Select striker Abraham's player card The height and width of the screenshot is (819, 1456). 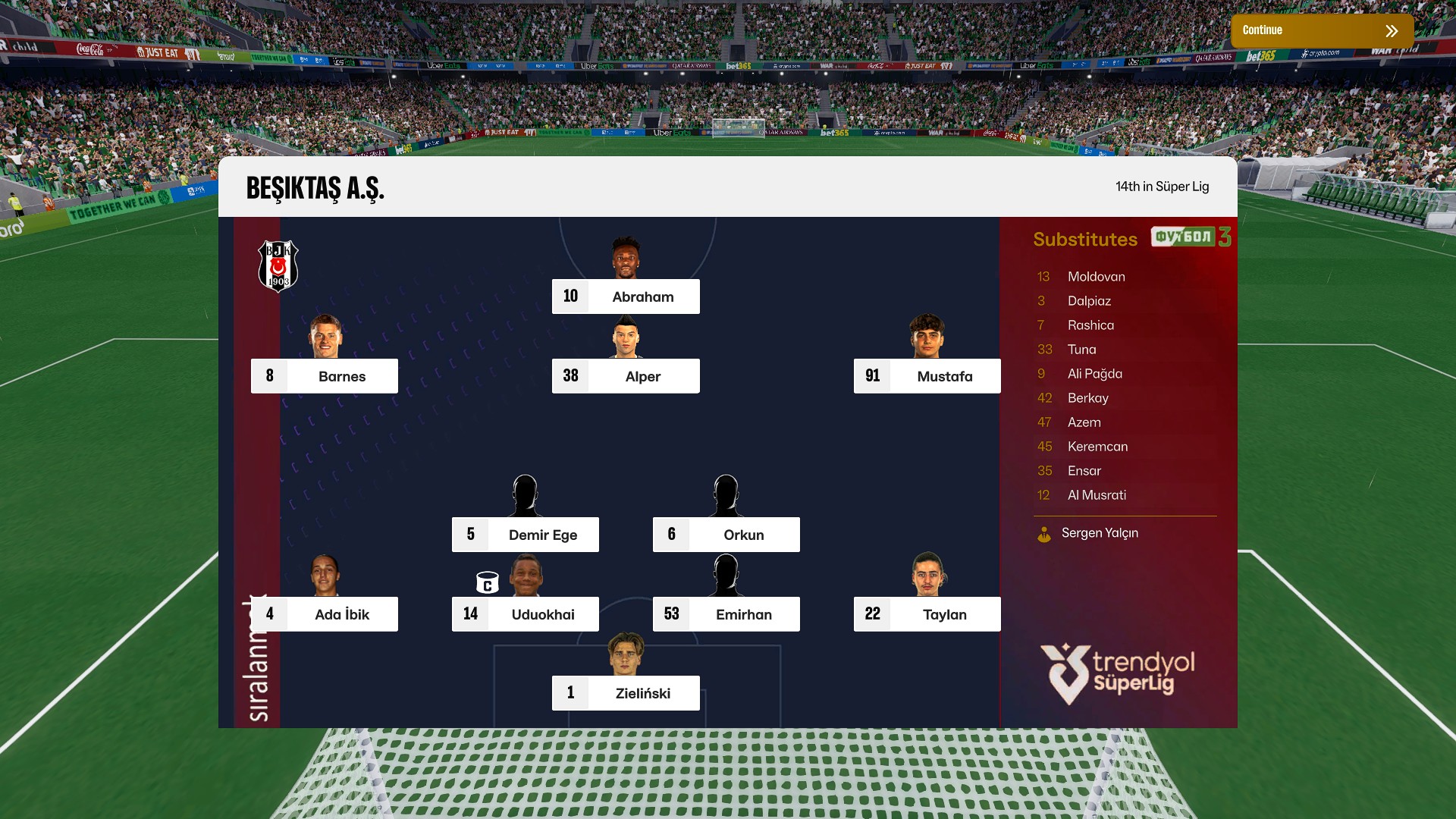point(626,297)
